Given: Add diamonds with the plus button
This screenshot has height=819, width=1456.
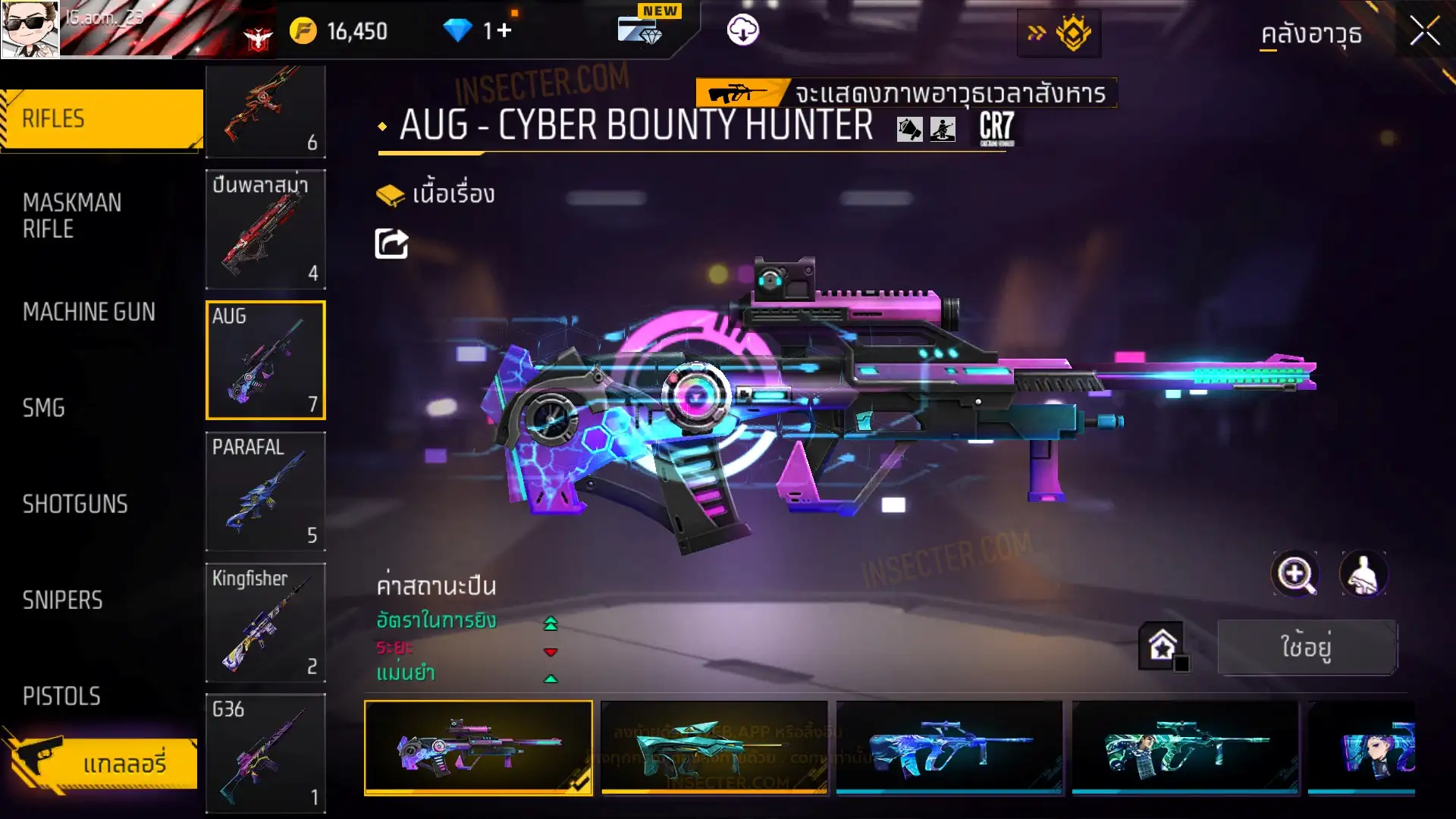Looking at the screenshot, I should (505, 30).
